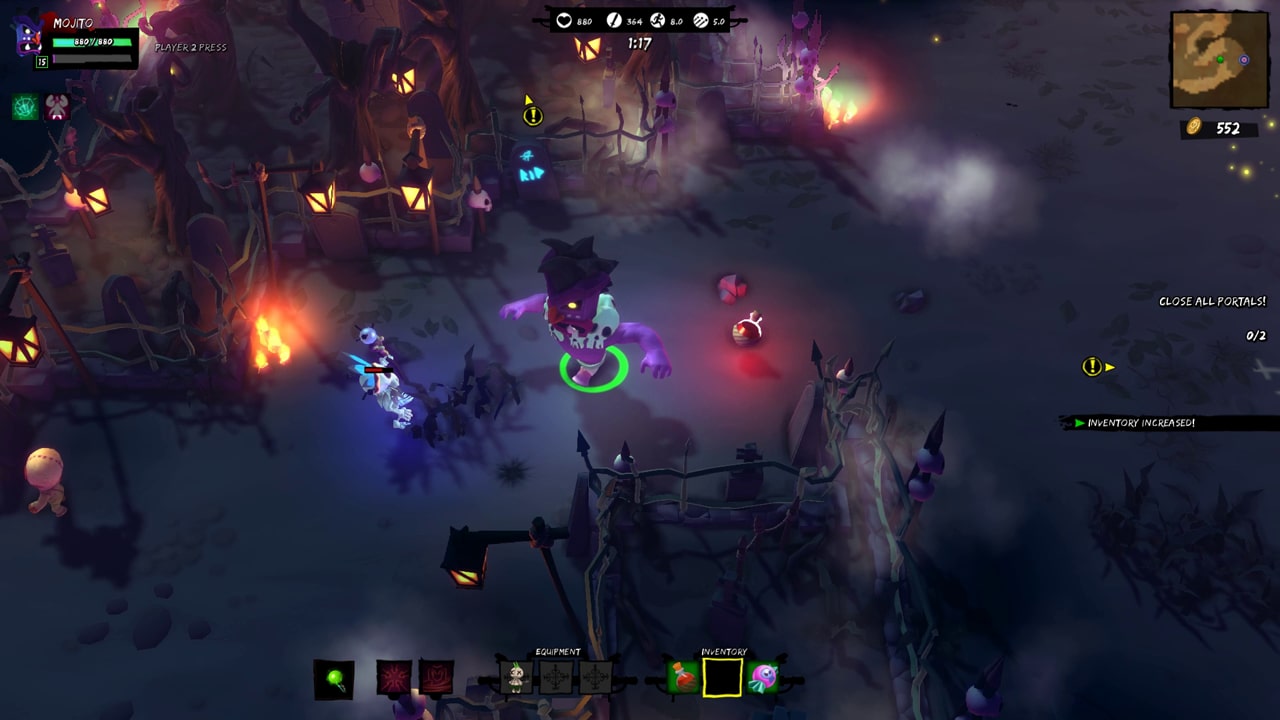This screenshot has width=1280, height=720.
Task: Click the speed stat icon
Action: coord(657,20)
